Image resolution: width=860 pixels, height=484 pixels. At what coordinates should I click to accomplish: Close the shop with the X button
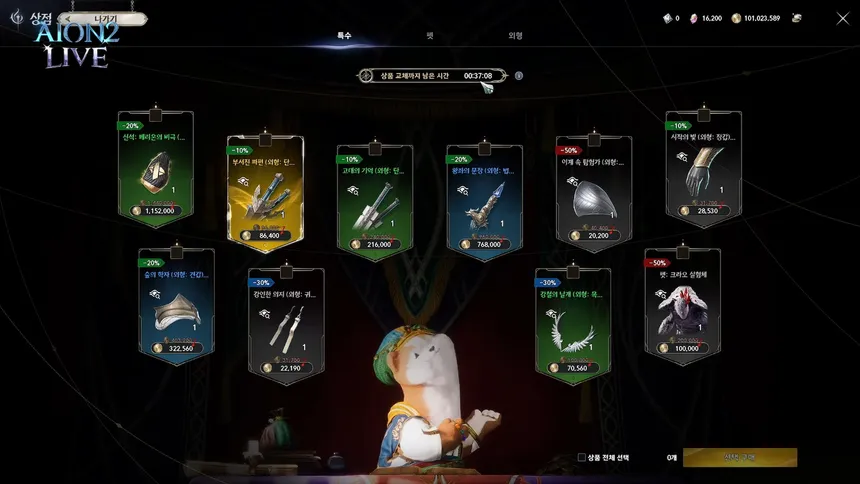[x=841, y=18]
